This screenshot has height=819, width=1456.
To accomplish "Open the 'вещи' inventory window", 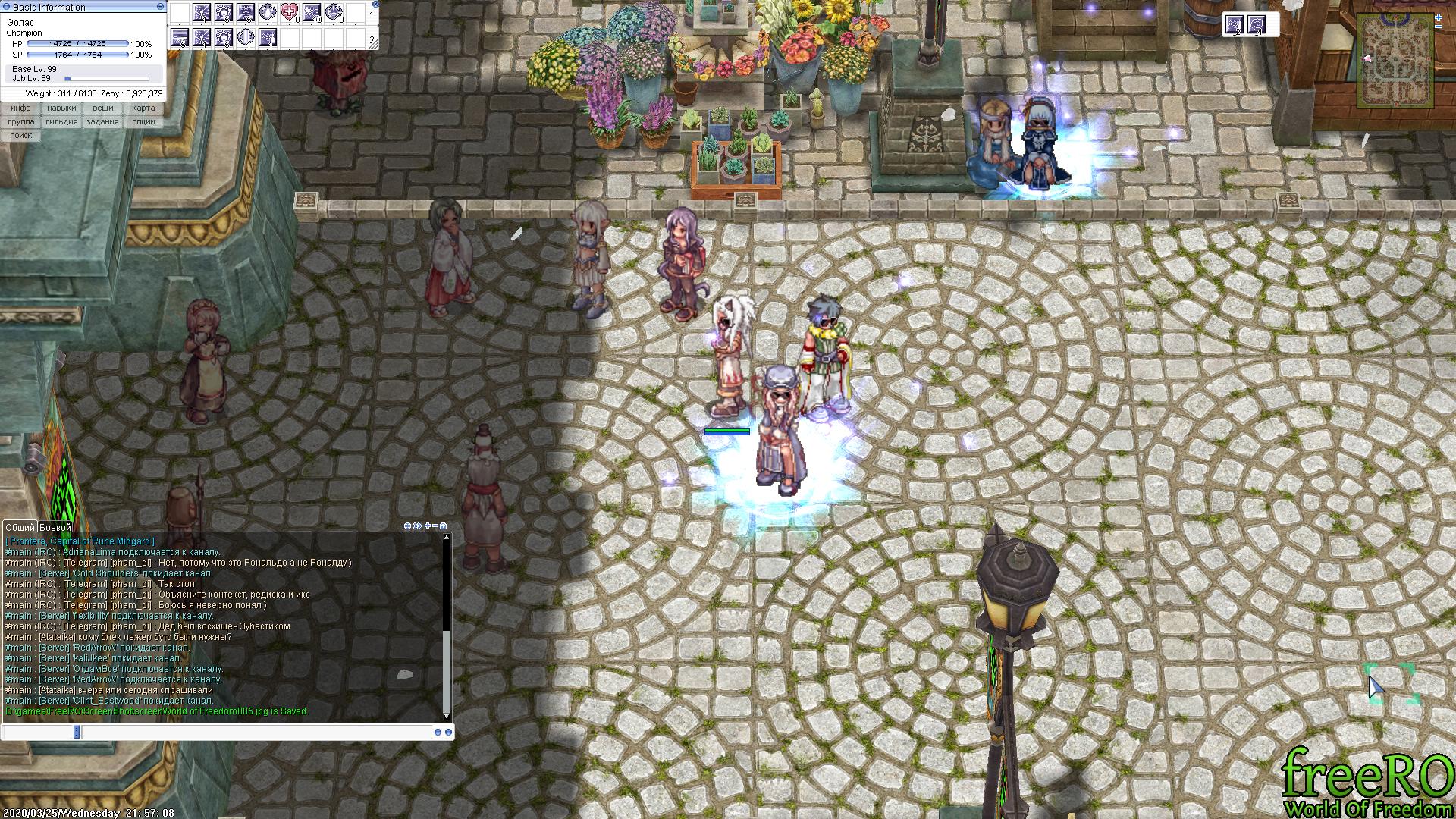I will tap(102, 108).
